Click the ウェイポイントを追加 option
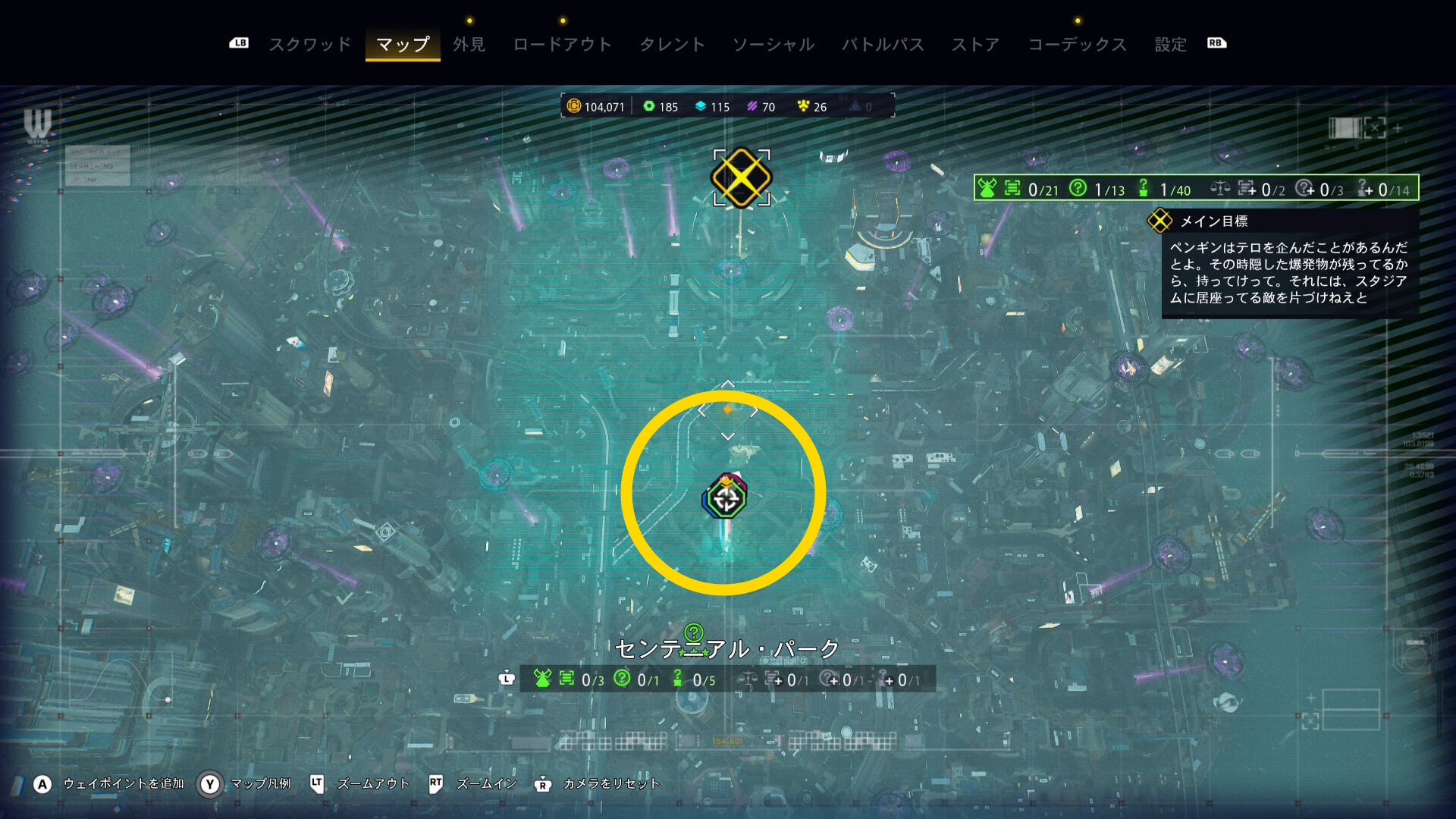 click(x=123, y=784)
